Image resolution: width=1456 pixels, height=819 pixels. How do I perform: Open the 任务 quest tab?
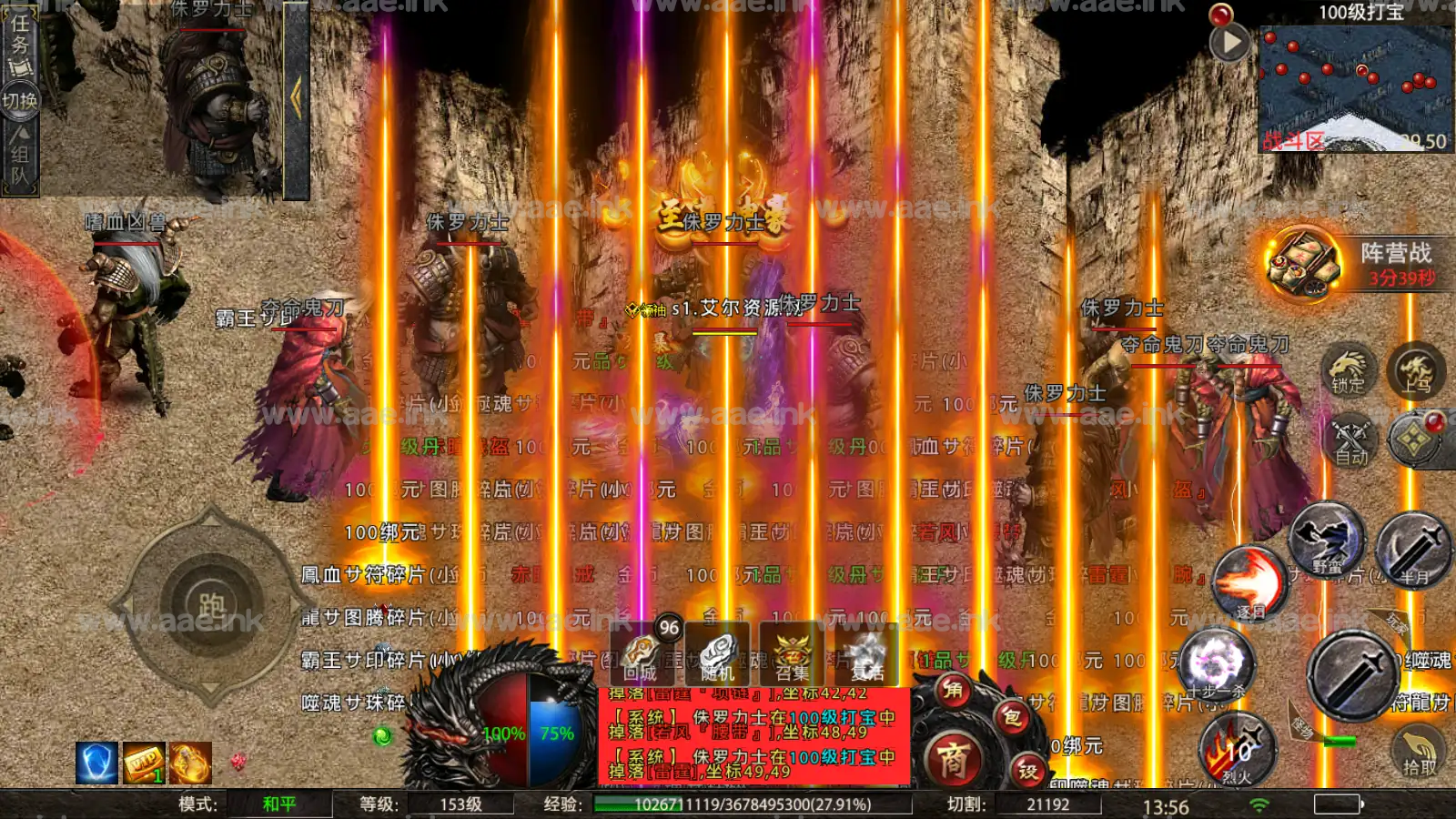(x=19, y=44)
